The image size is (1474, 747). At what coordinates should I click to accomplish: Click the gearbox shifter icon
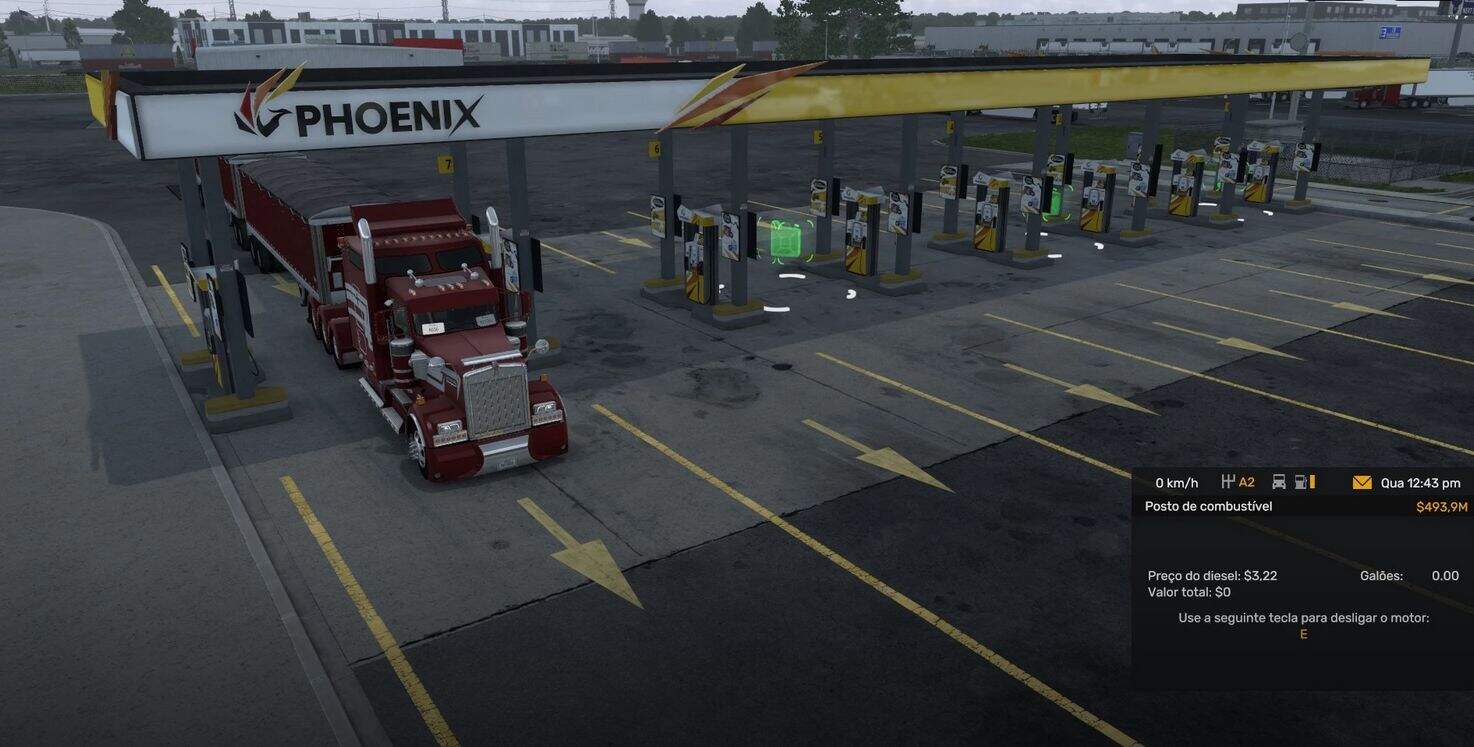(x=1228, y=482)
